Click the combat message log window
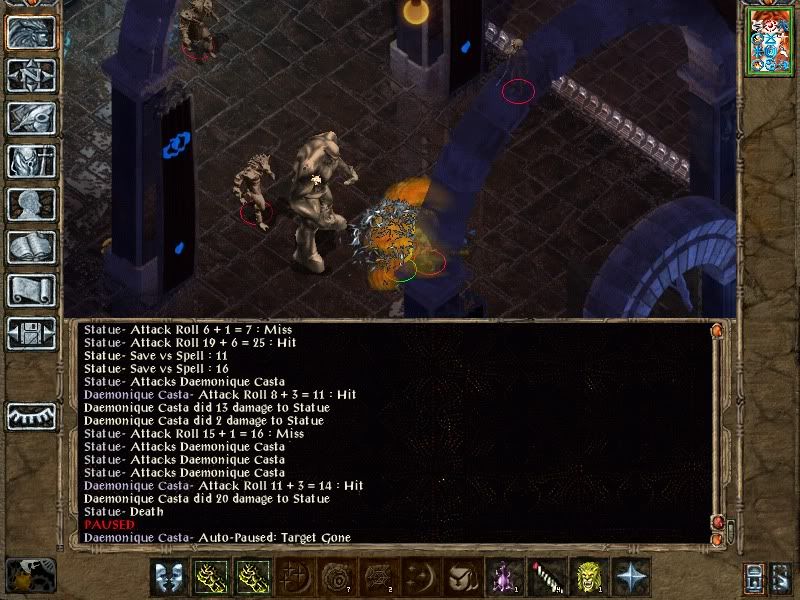This screenshot has width=800, height=600. 390,432
